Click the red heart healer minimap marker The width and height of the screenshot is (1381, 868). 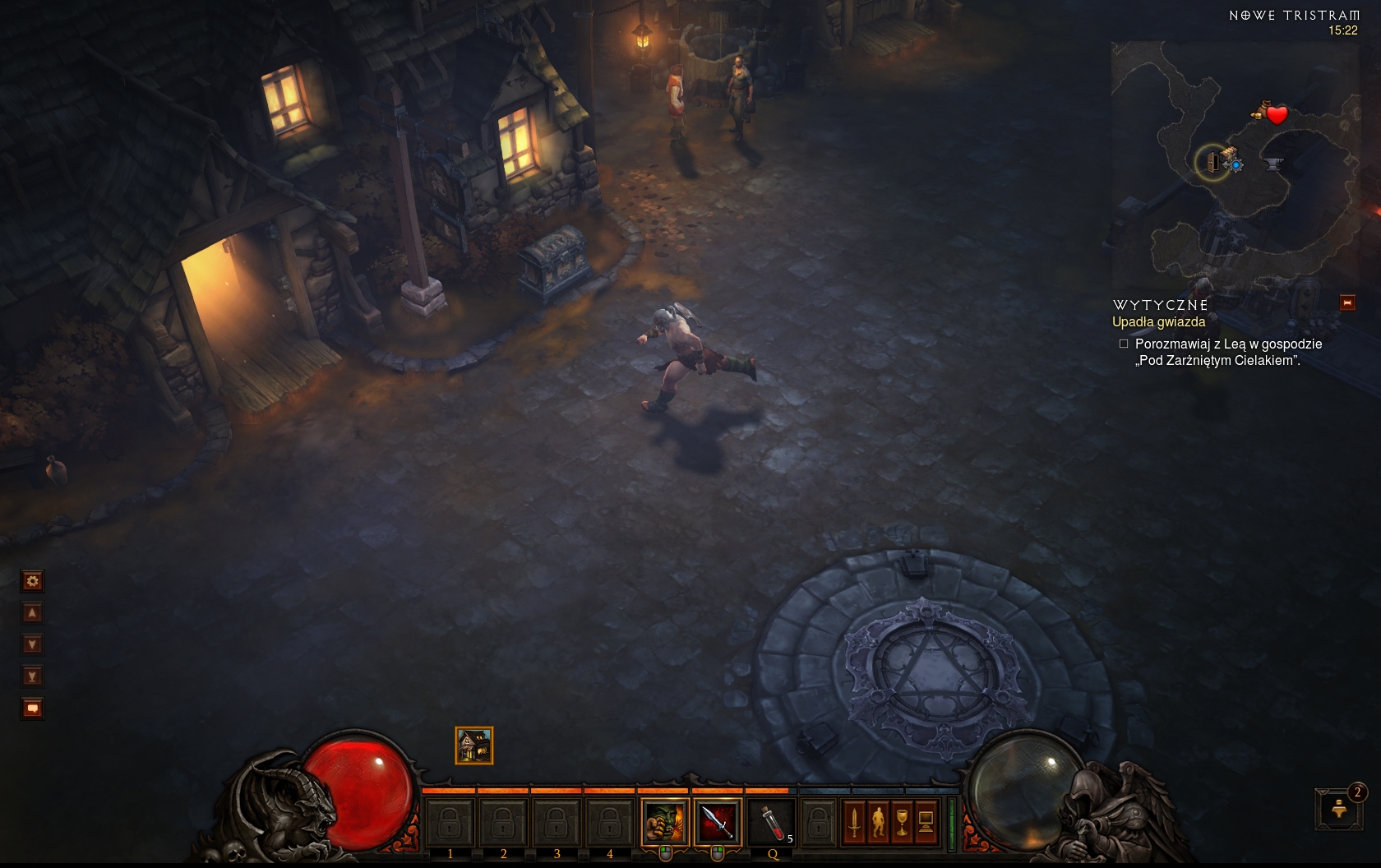1277,115
